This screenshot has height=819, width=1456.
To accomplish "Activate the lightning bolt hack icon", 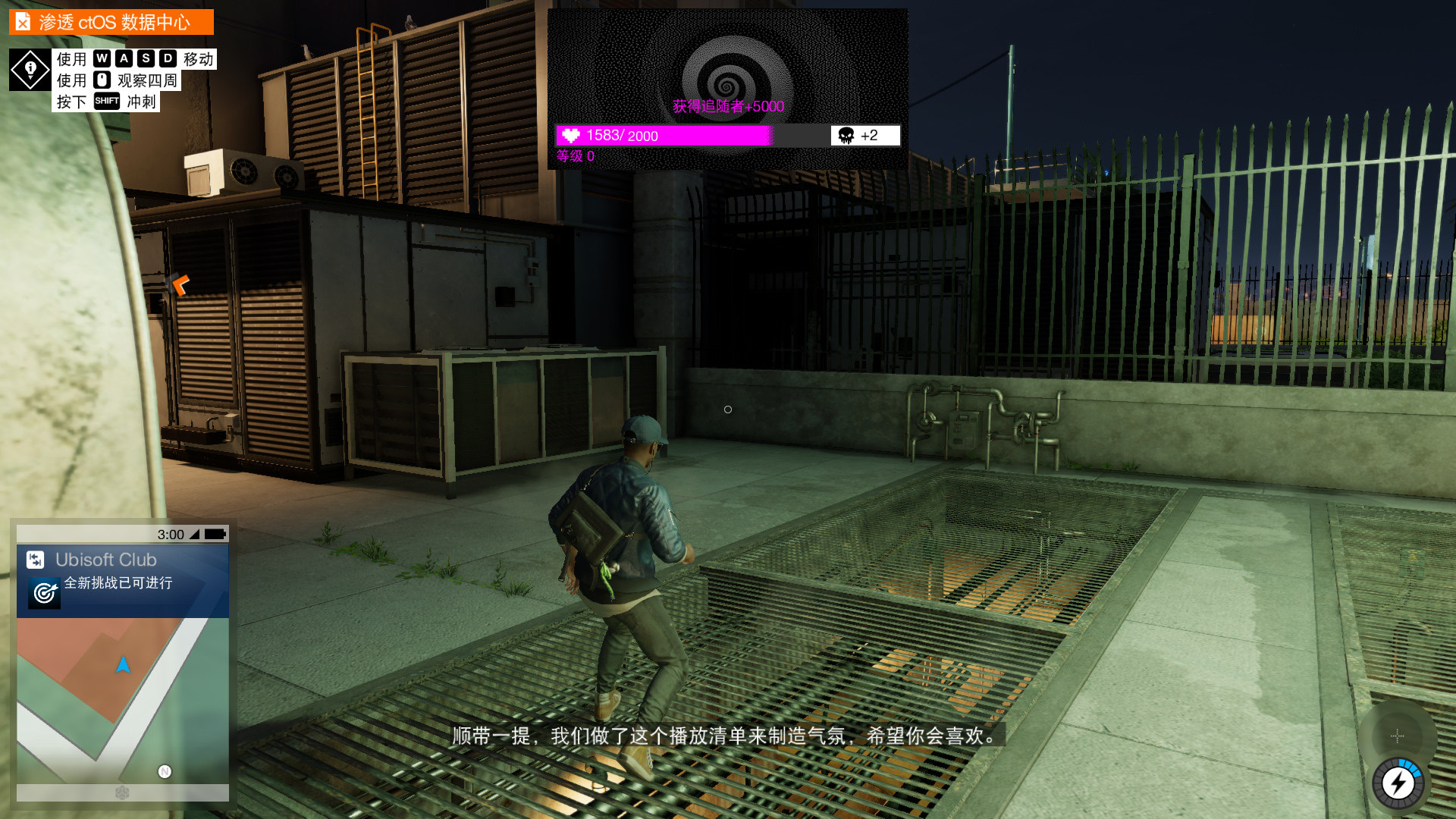I will point(1398,783).
